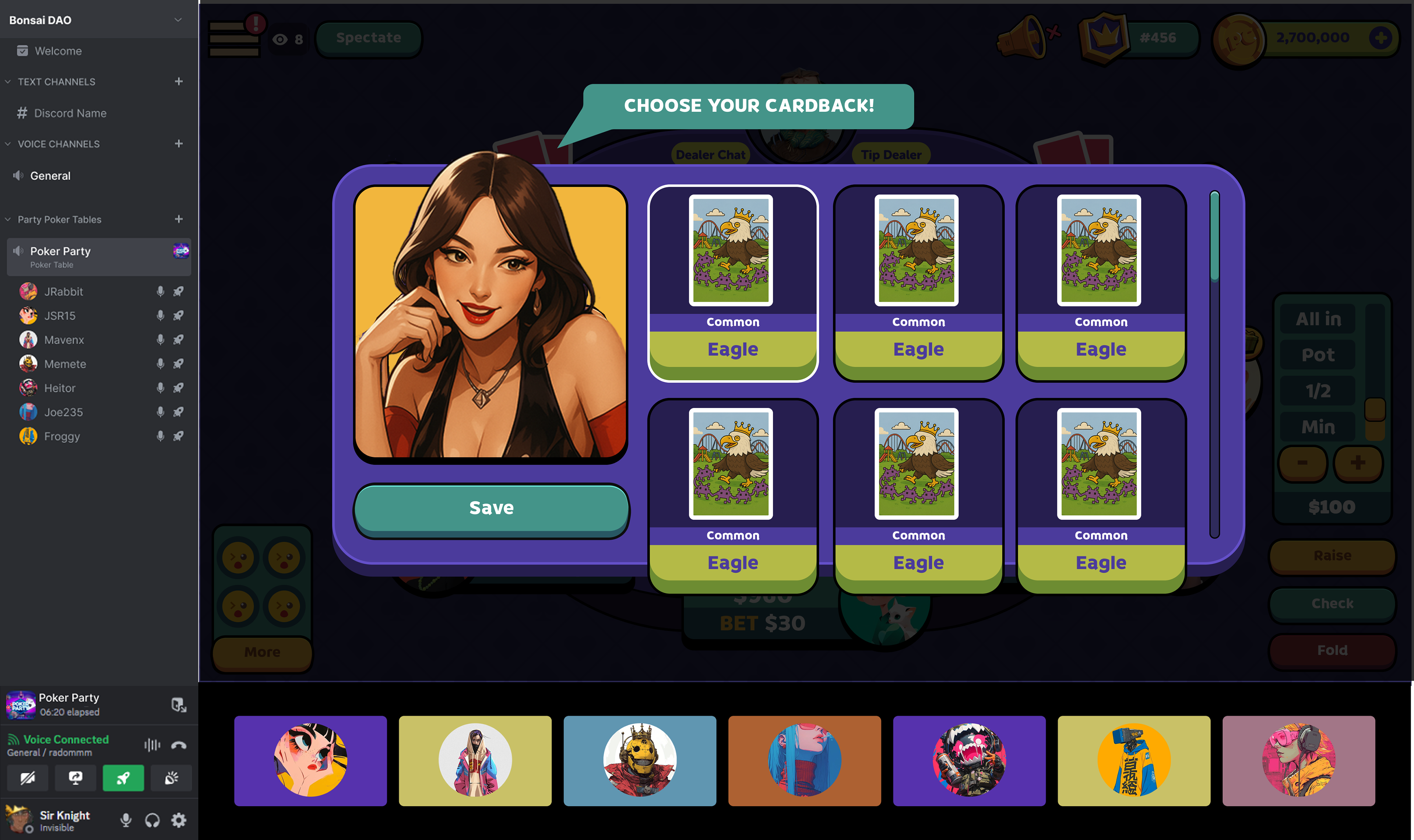Disconnect from the voice channel
The image size is (1414, 840).
click(179, 745)
